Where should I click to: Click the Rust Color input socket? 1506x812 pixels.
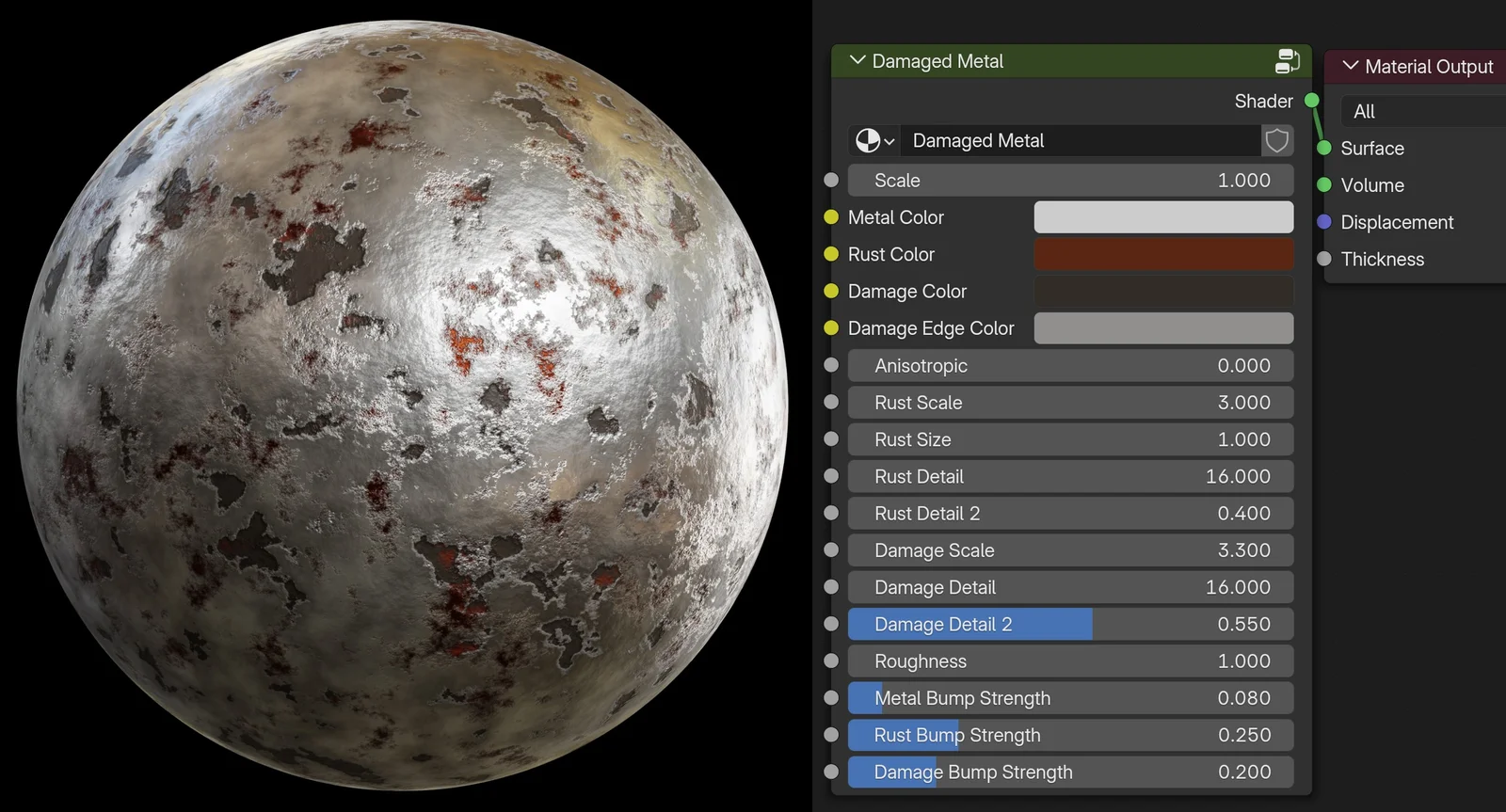pos(830,254)
